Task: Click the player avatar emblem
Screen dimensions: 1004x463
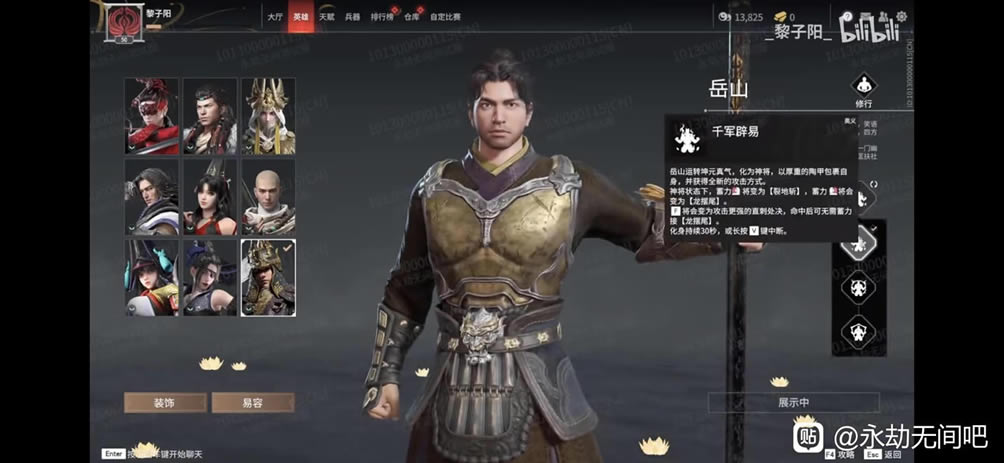Action: point(124,21)
